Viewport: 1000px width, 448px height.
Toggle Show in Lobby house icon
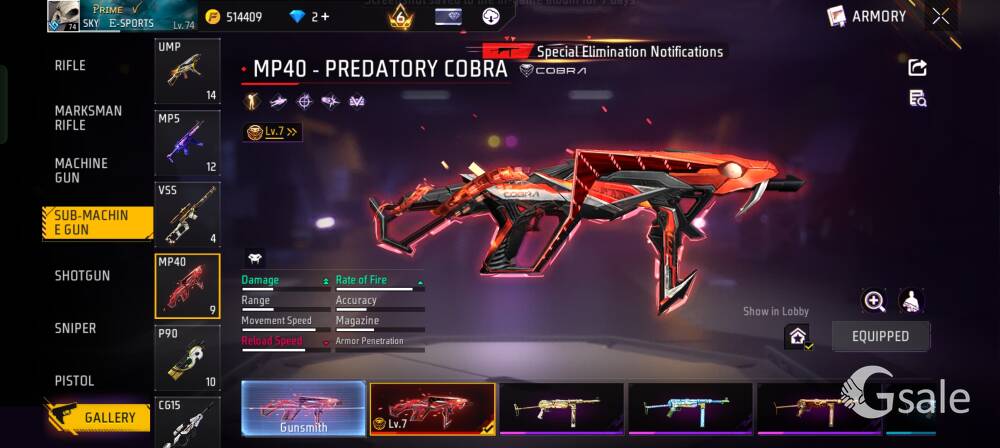[x=798, y=337]
